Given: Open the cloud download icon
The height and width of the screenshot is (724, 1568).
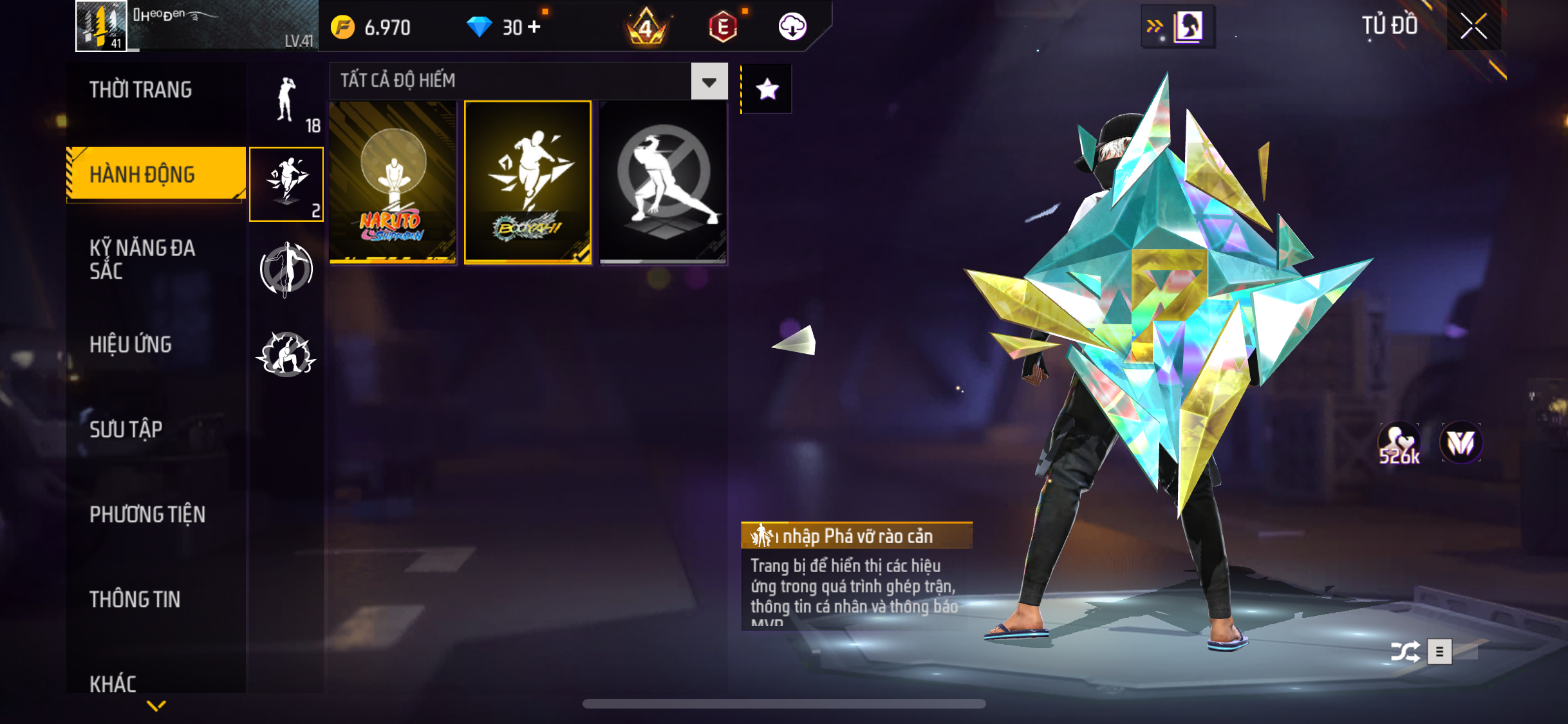Looking at the screenshot, I should (x=792, y=27).
